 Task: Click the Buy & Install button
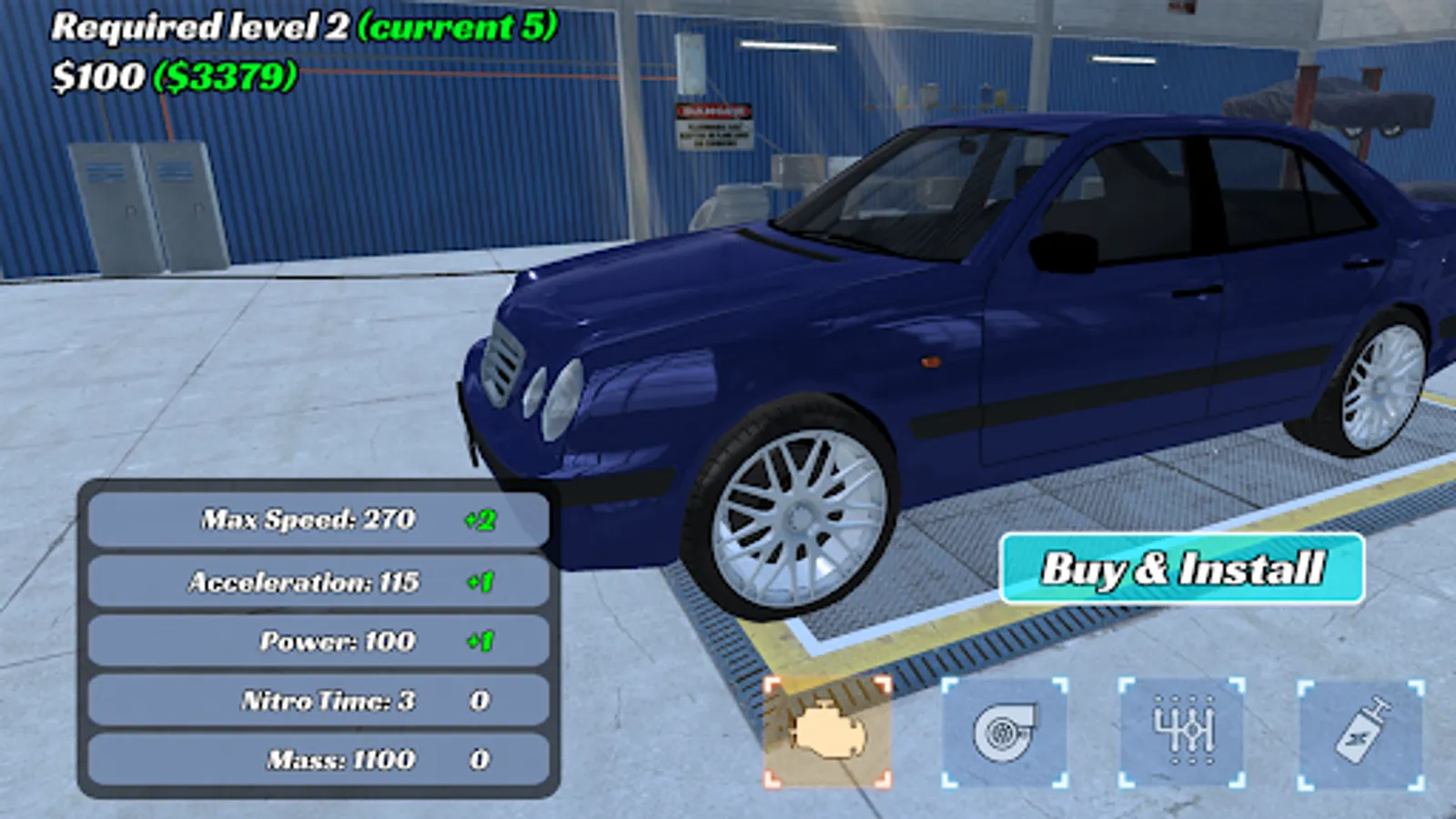[1181, 569]
